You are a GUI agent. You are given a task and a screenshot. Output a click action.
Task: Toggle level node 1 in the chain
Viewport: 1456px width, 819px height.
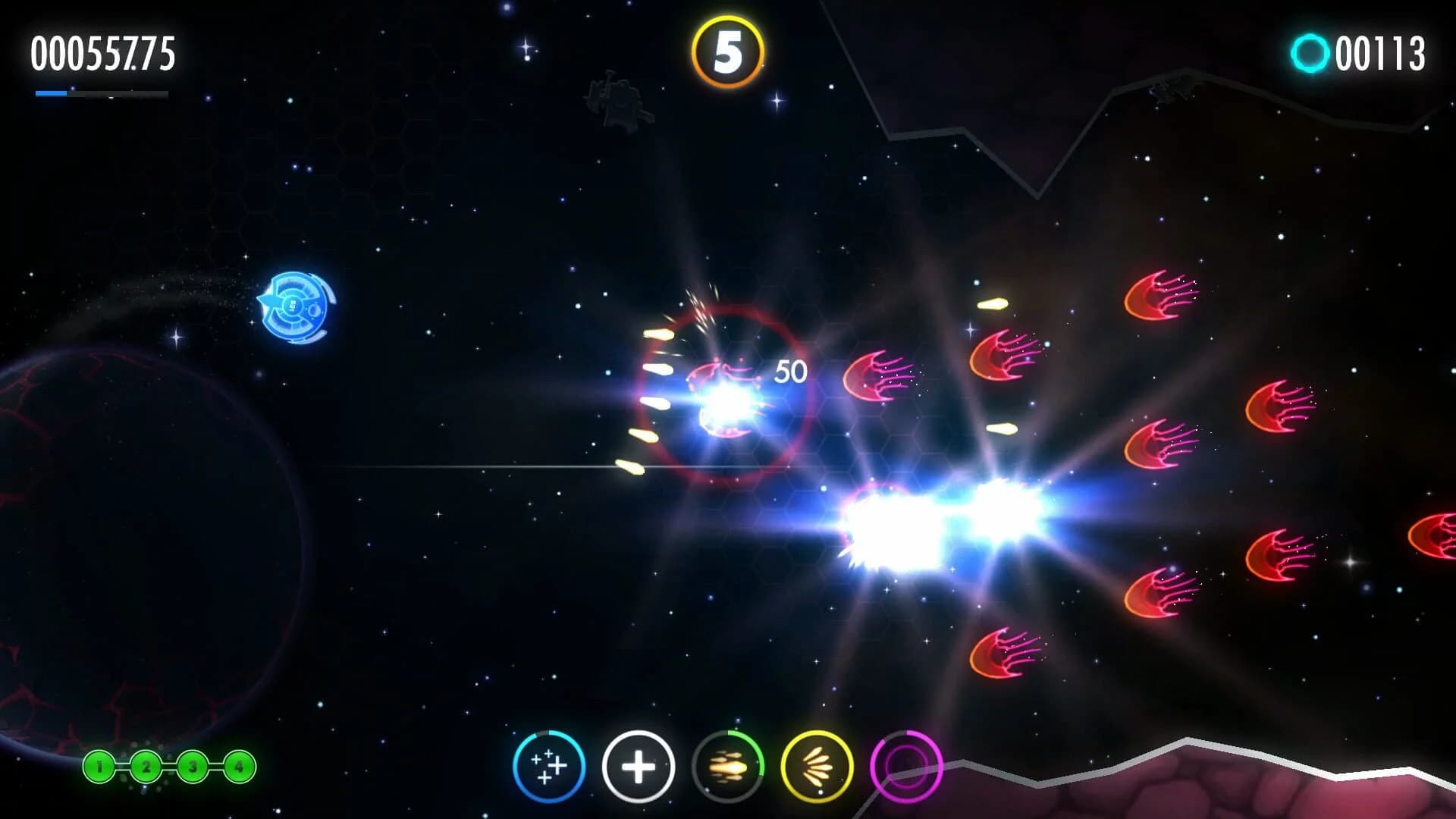pyautogui.click(x=99, y=767)
